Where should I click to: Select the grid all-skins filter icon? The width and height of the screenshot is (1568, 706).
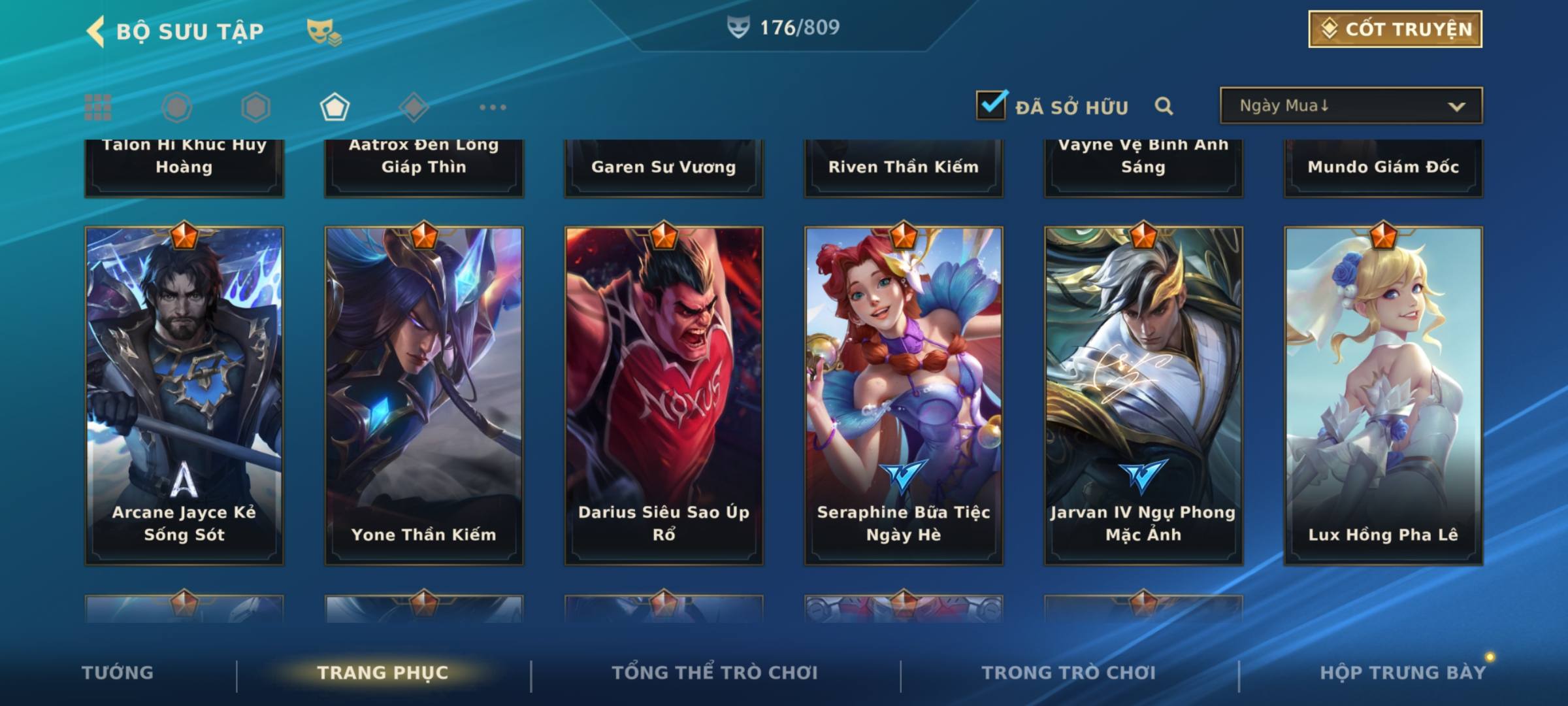tap(98, 107)
